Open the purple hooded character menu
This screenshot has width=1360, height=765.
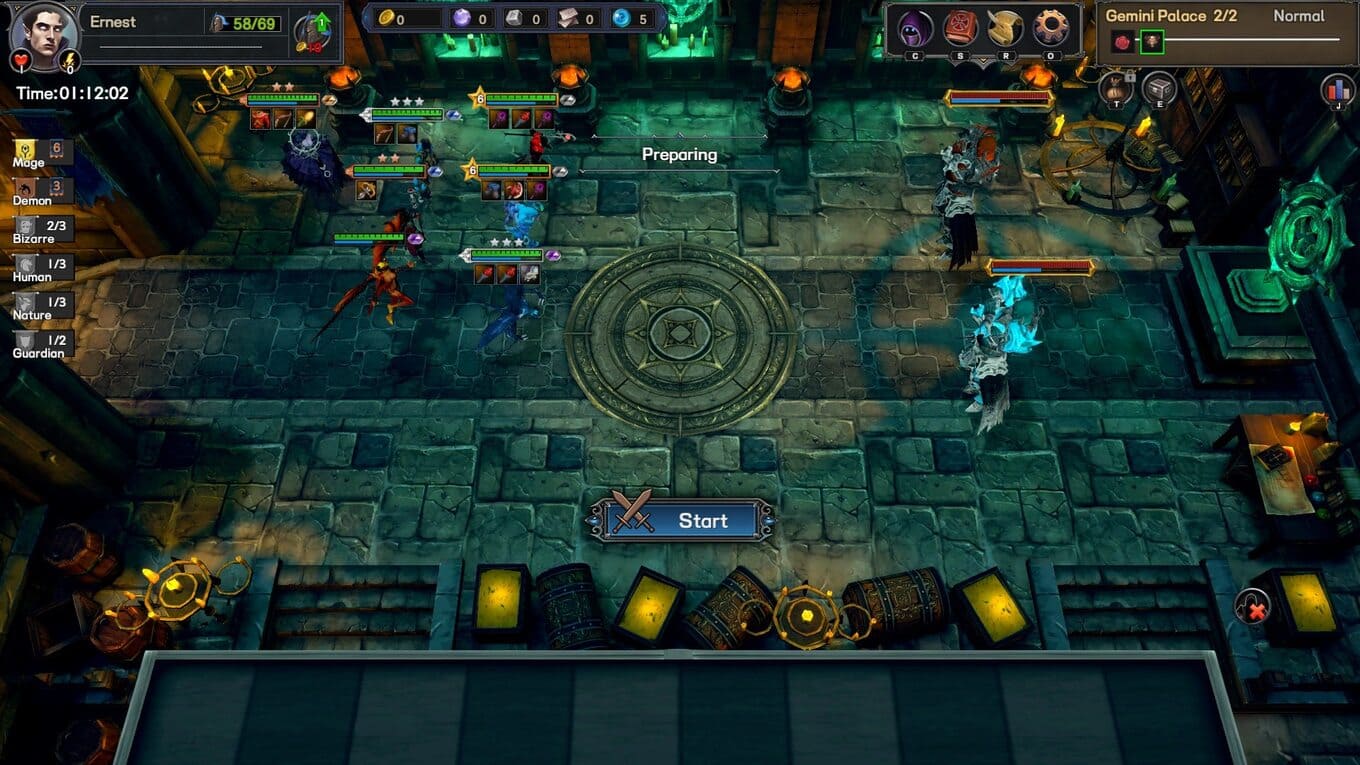coord(916,29)
